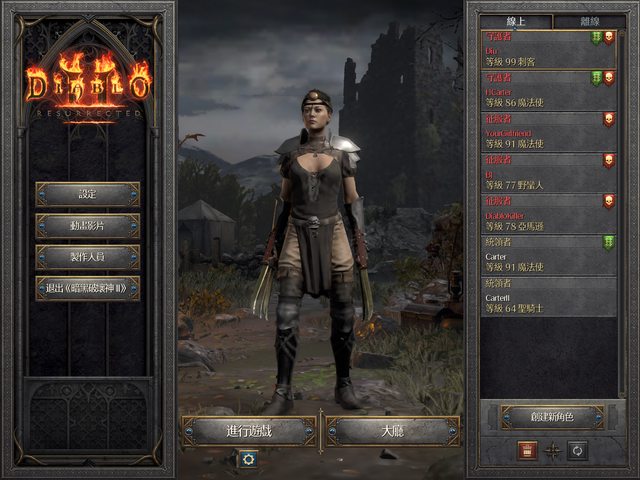Viewport: 640px width, 480px height.
Task: Click the 退出《暗黑破壞神 II》 exit button
Action: pyautogui.click(x=87, y=289)
